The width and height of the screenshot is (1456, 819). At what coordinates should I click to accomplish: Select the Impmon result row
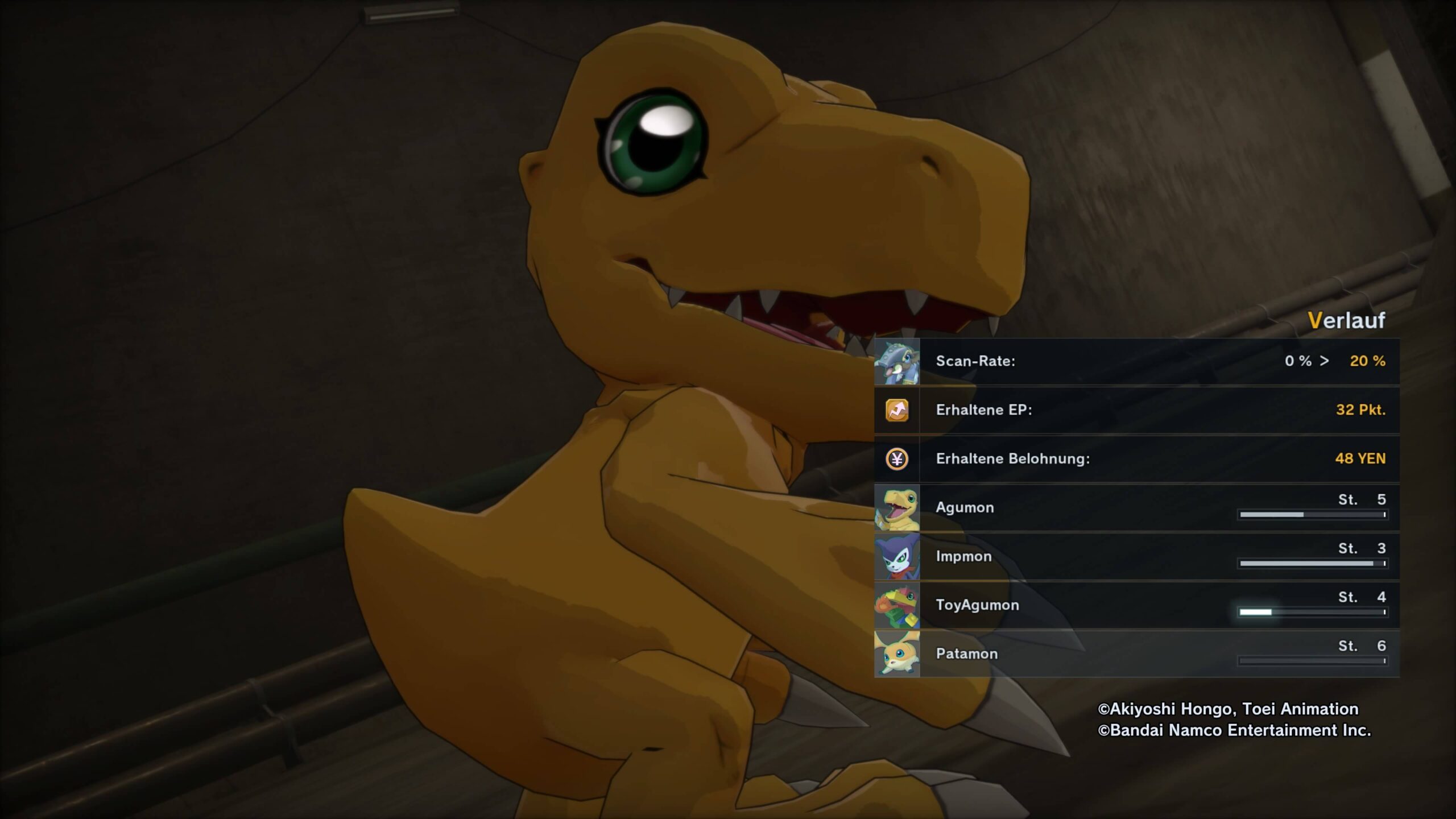pyautogui.click(x=1136, y=556)
